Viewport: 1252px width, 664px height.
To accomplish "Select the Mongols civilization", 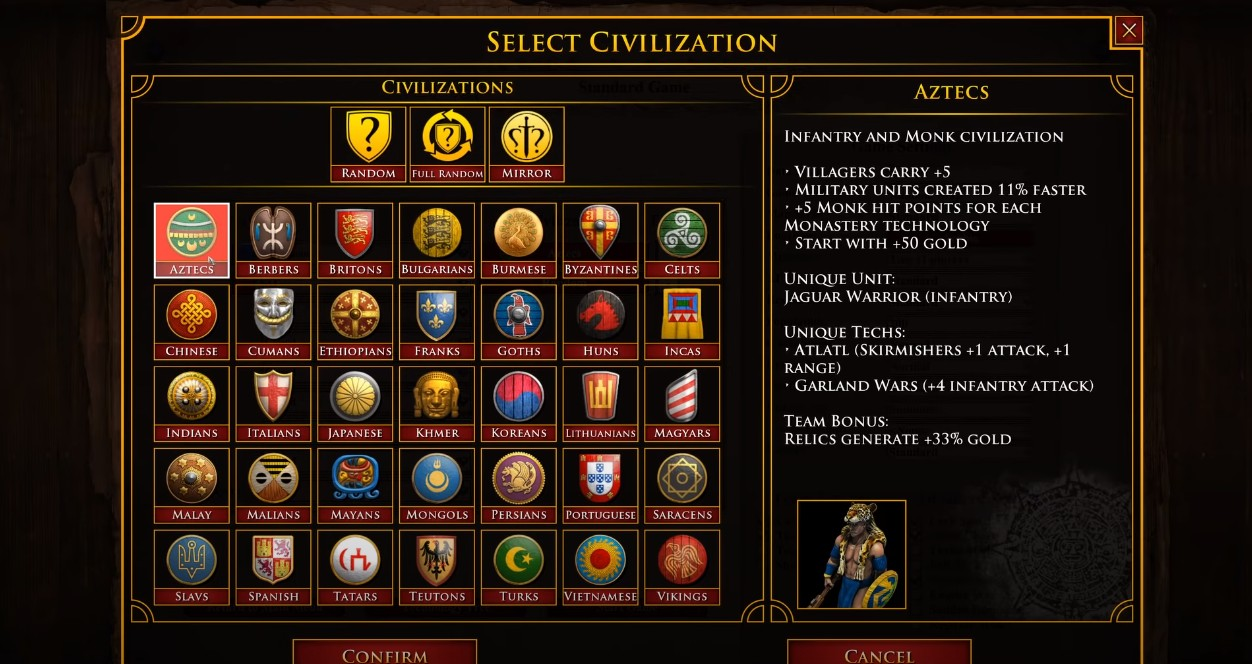I will (437, 486).
